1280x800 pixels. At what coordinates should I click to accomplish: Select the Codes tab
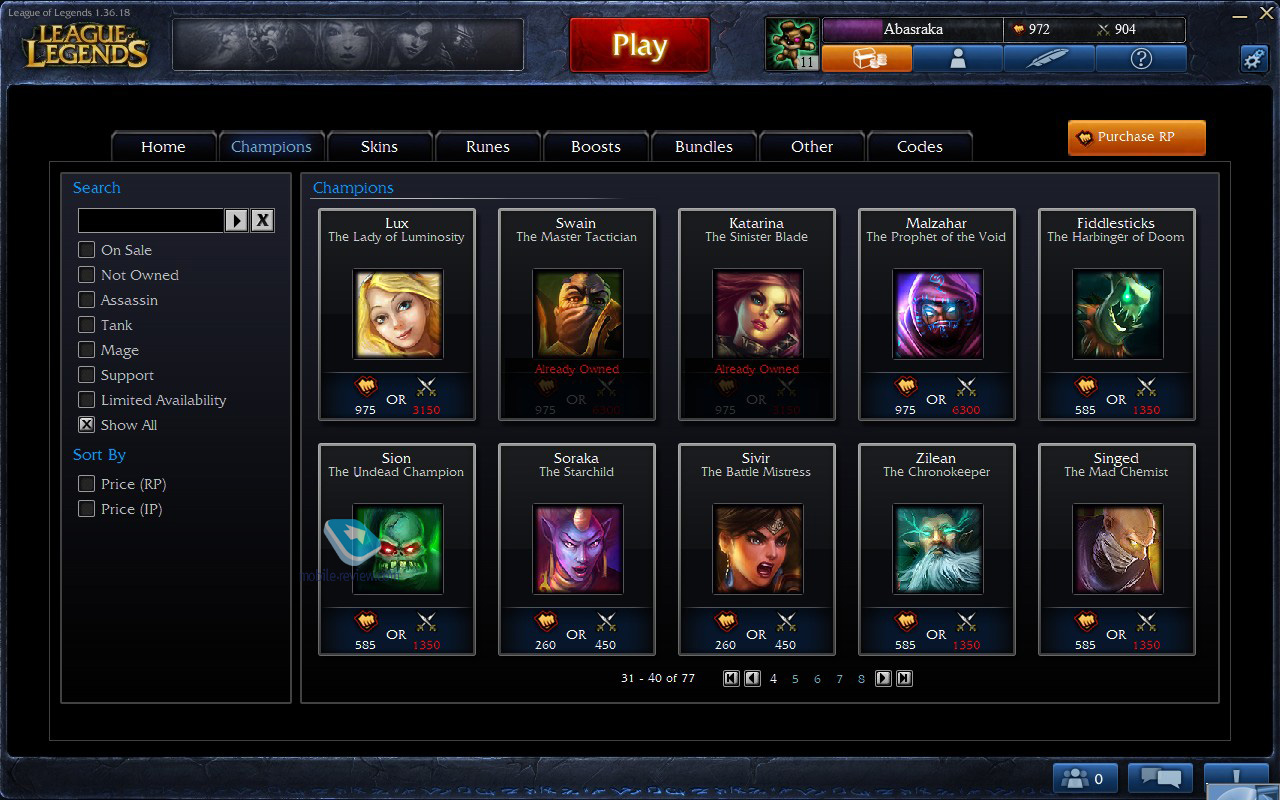[x=919, y=147]
